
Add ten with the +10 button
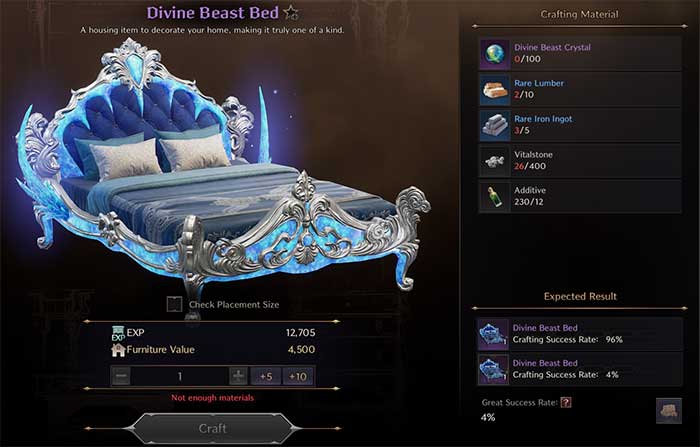coord(296,376)
